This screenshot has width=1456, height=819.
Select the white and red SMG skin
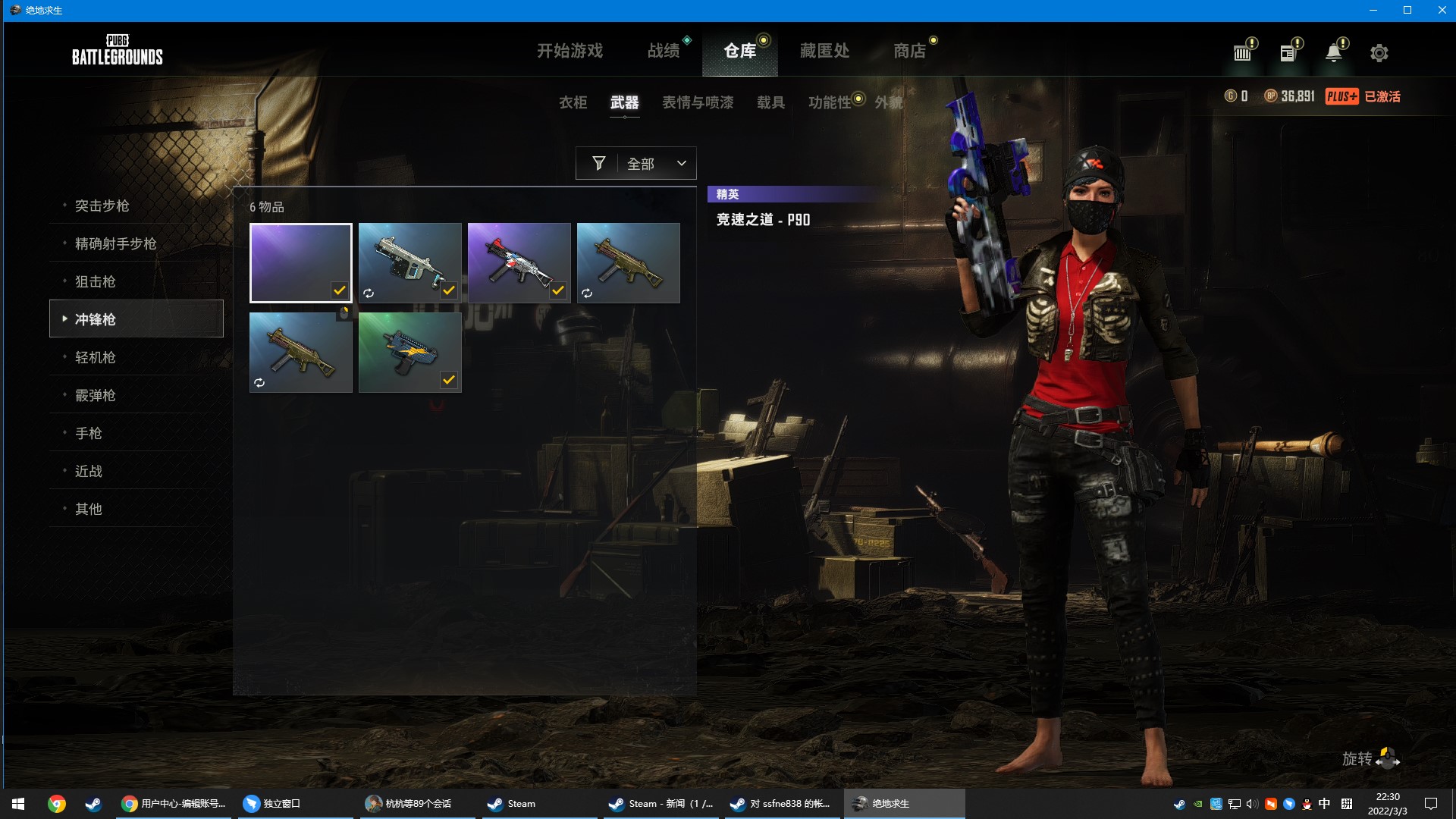[519, 262]
